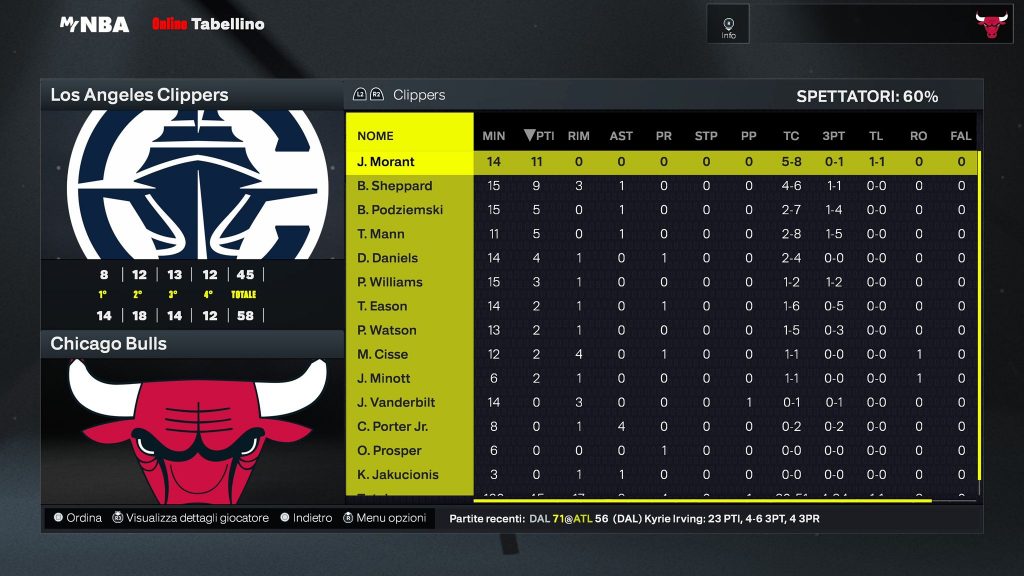Open the Info icon at top
Image resolution: width=1024 pixels, height=576 pixels.
click(728, 25)
